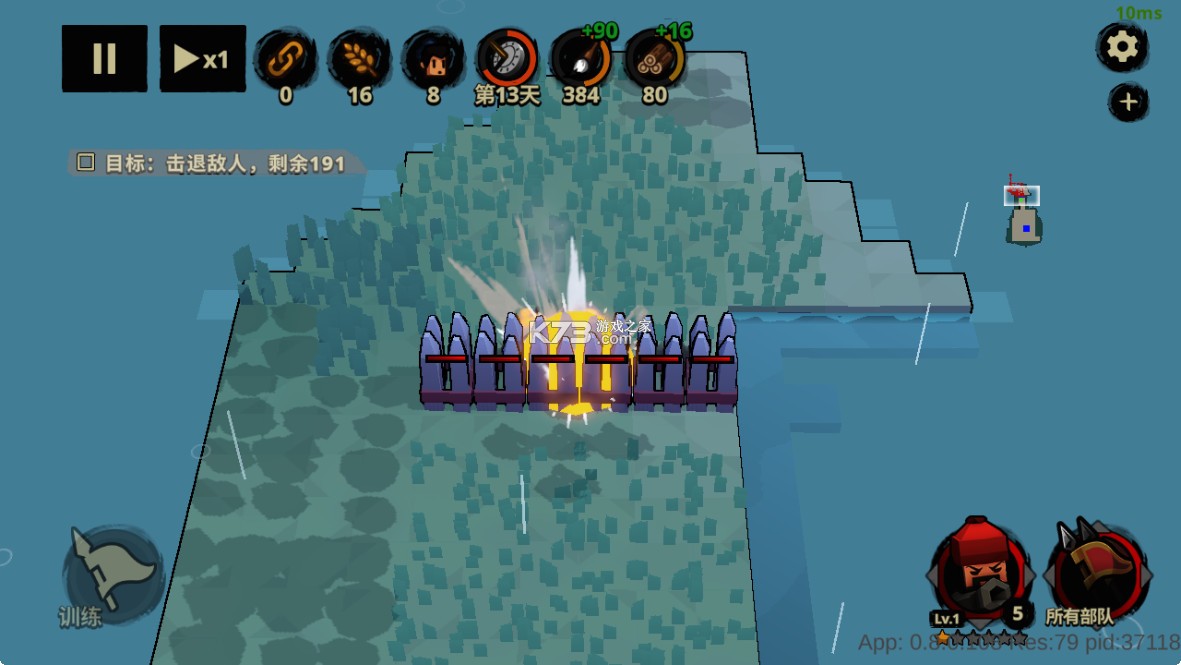Open the gear settings menu
The height and width of the screenshot is (665, 1181).
pyautogui.click(x=1122, y=47)
